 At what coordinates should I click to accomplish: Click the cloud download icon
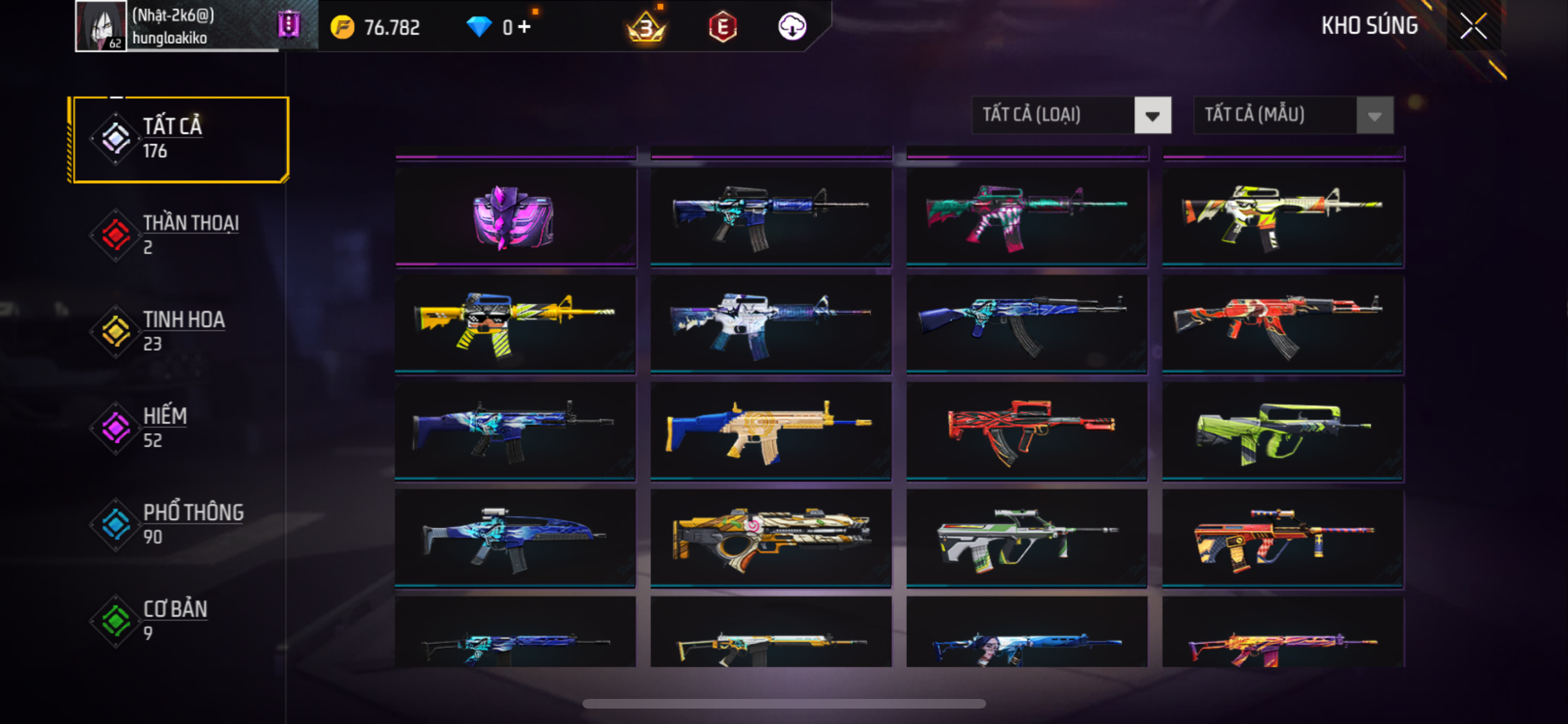pos(792,27)
